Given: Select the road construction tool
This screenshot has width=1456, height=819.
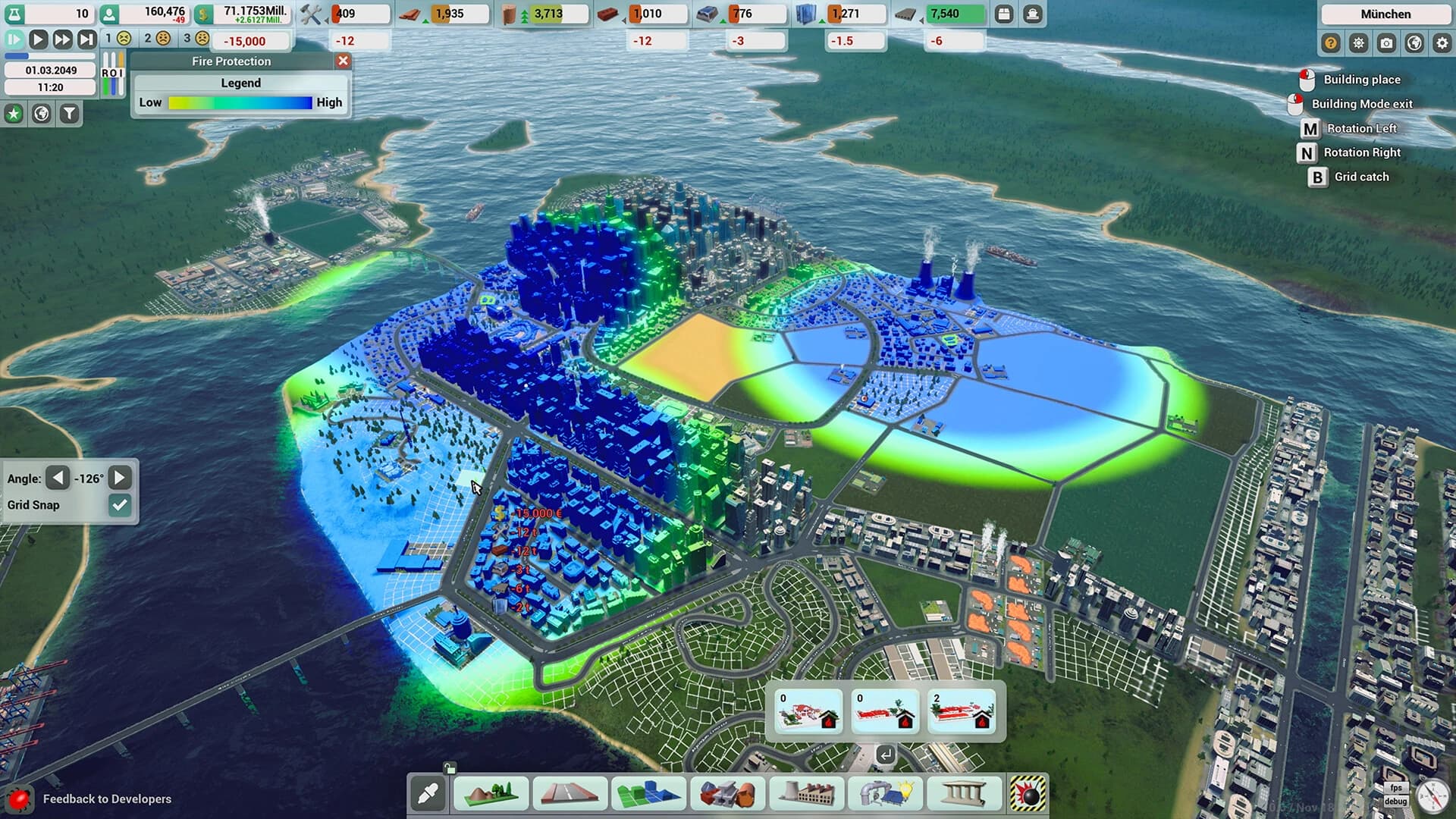Looking at the screenshot, I should click(x=570, y=794).
